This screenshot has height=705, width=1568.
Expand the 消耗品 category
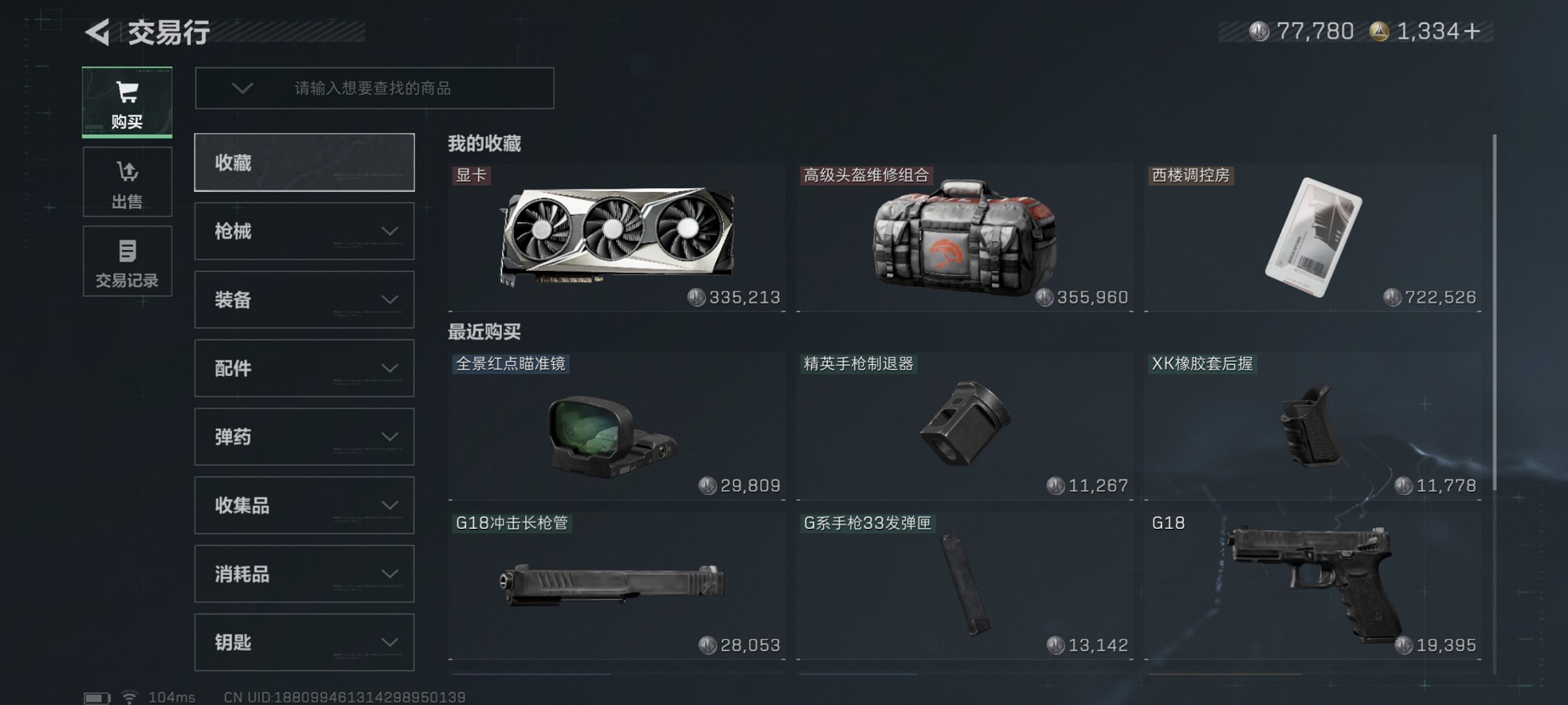[x=304, y=574]
